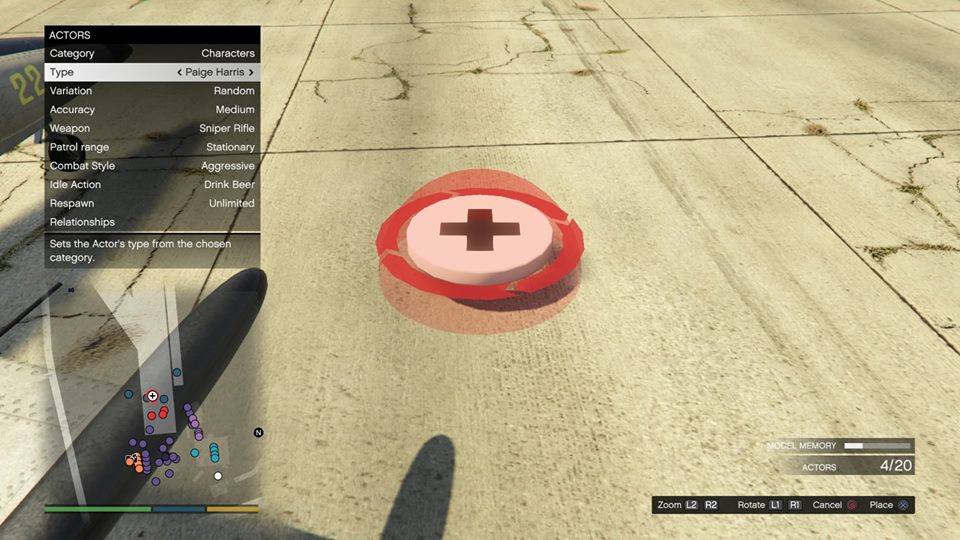Choose the Combat Style row
This screenshot has width=960, height=540.
152,166
